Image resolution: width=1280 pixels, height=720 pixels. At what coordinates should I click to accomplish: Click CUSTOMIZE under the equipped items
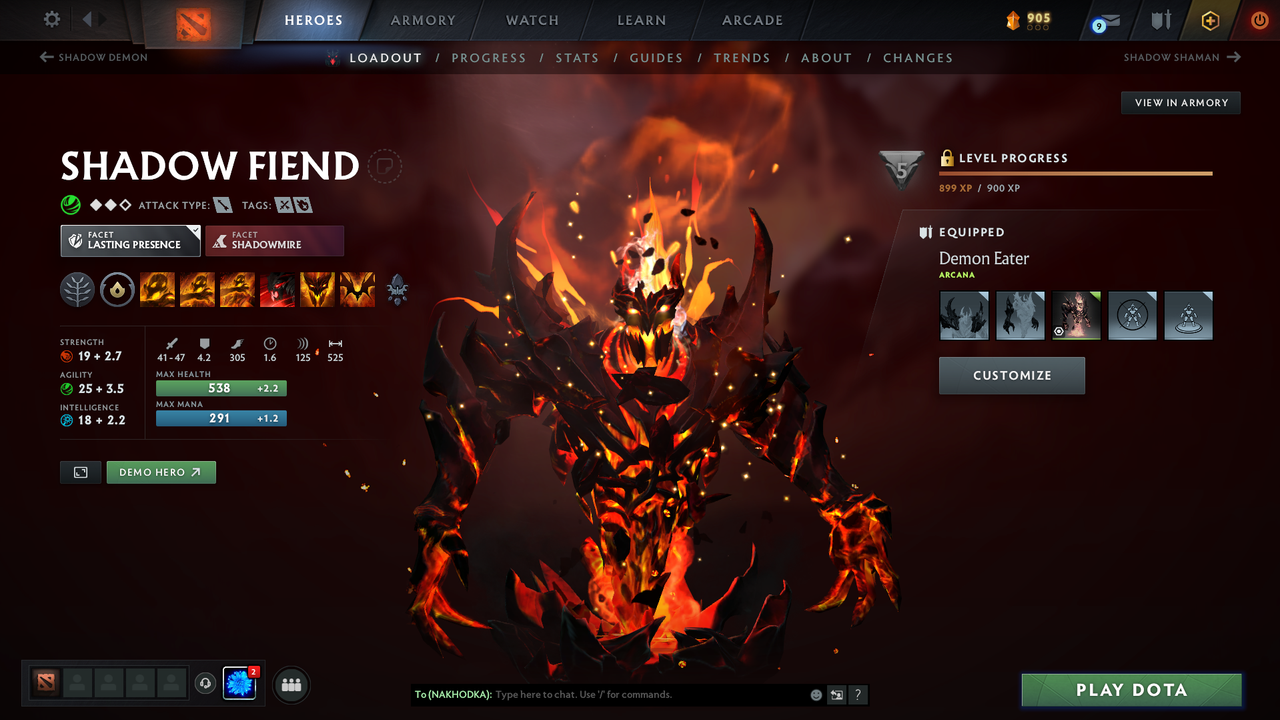pos(1011,375)
